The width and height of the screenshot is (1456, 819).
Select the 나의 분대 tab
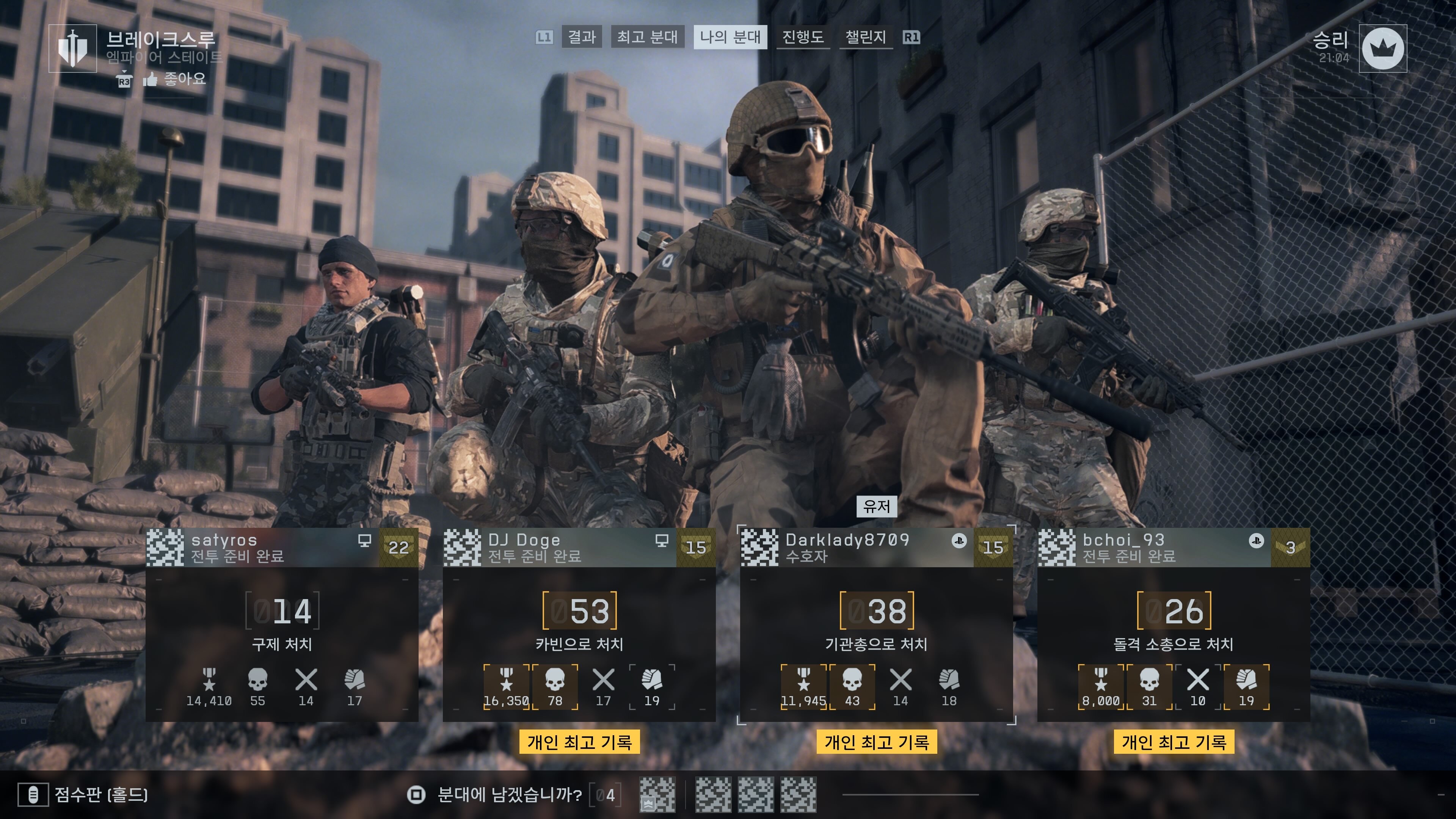click(x=730, y=37)
